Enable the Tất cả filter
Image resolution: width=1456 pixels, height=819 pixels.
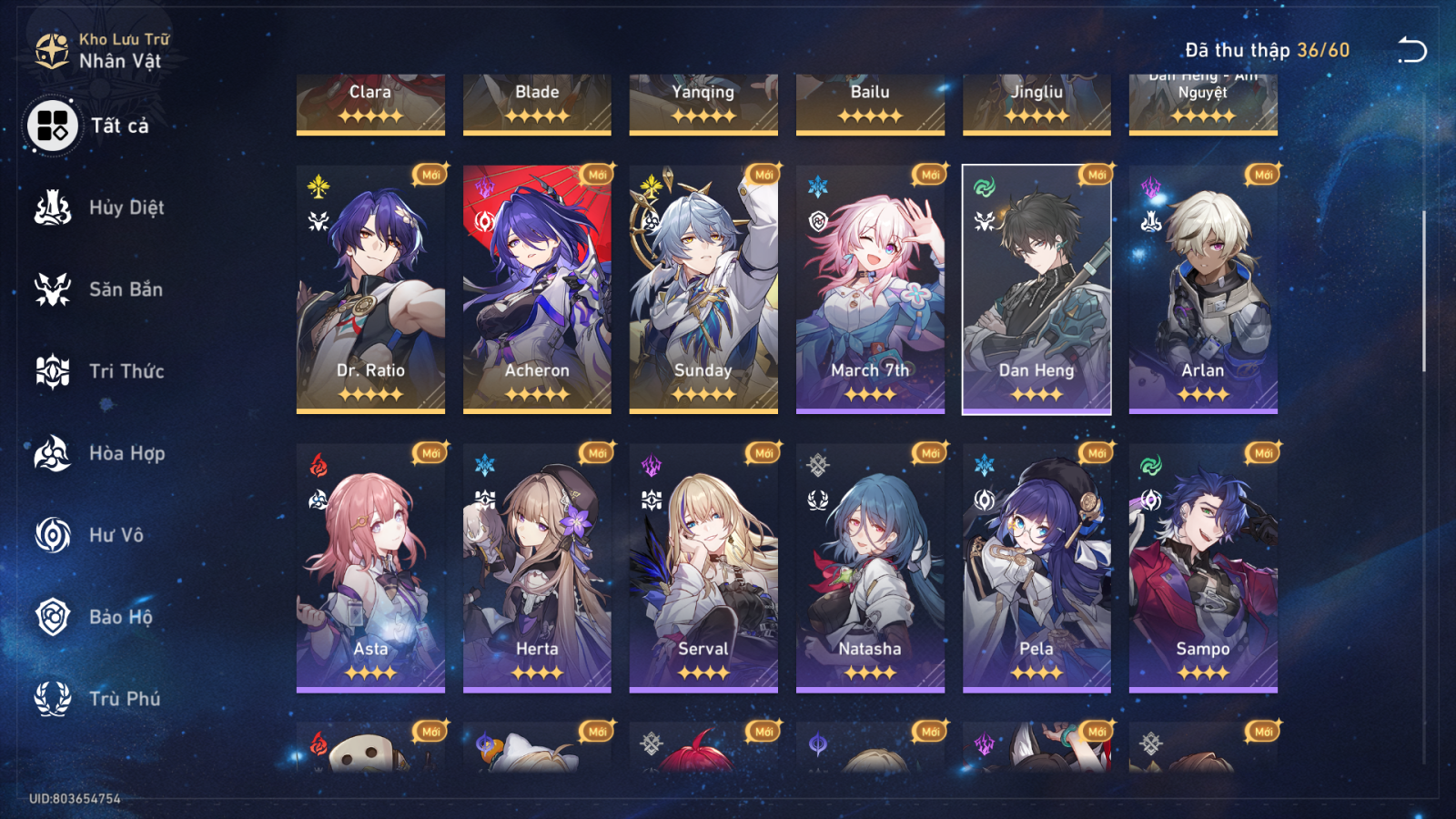(51, 126)
